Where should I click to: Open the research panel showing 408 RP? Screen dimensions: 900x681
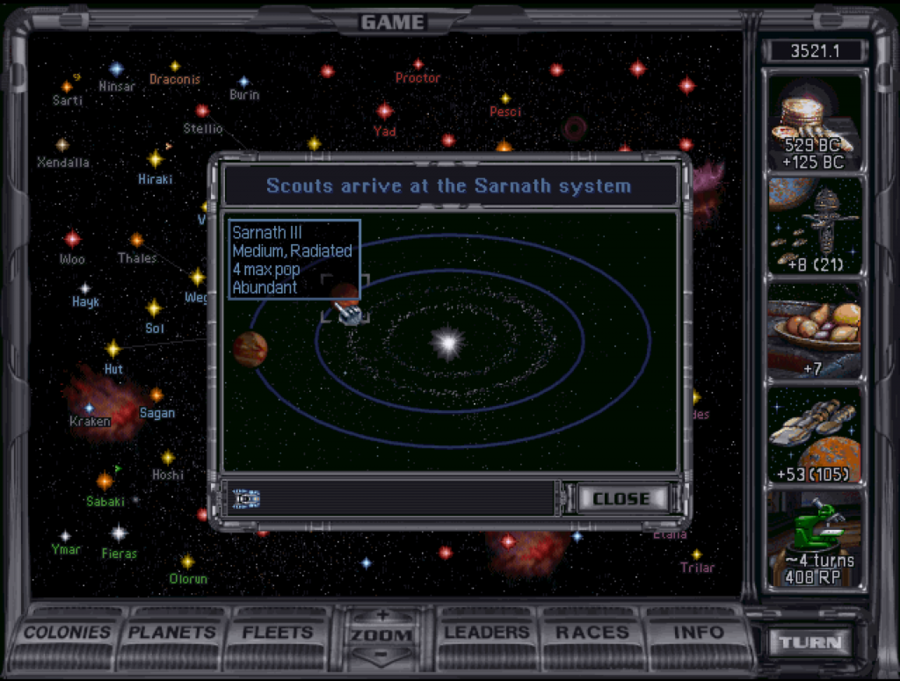813,541
